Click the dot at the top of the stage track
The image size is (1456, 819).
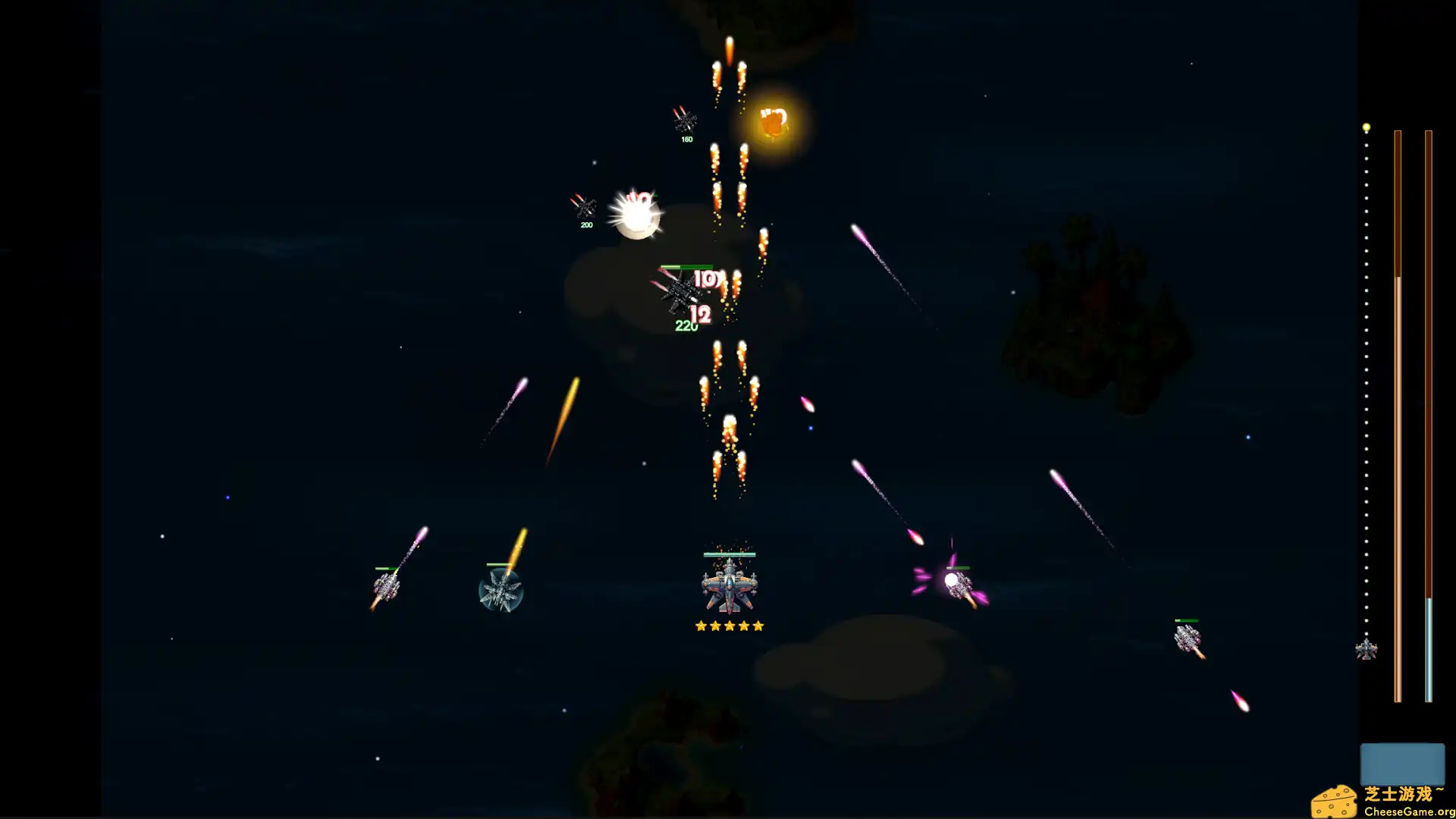[1367, 127]
